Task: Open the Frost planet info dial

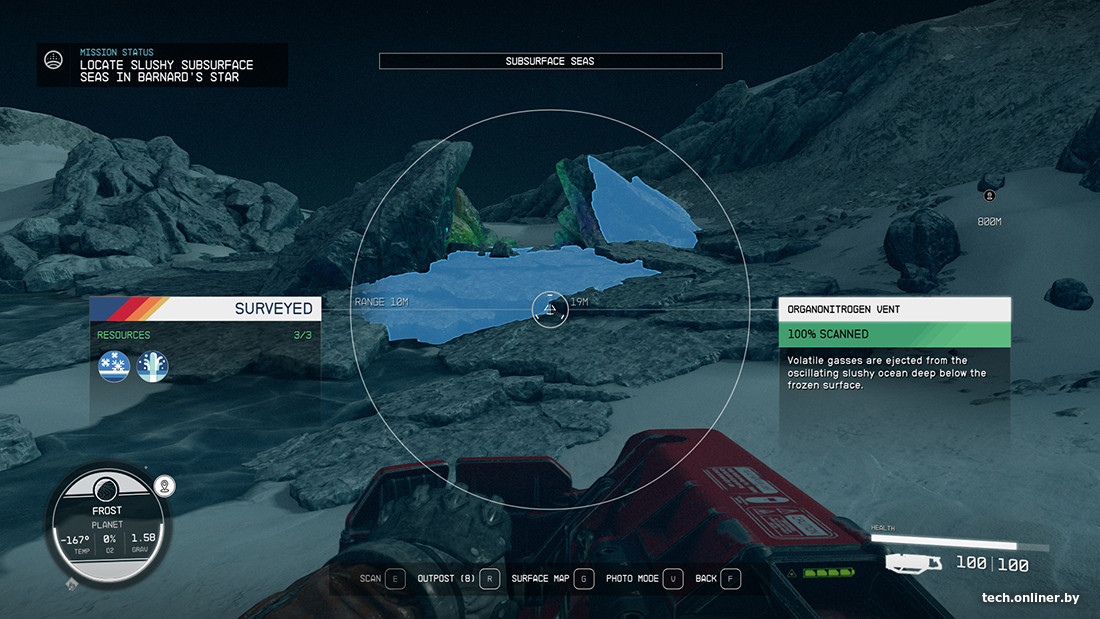Action: pos(107,524)
